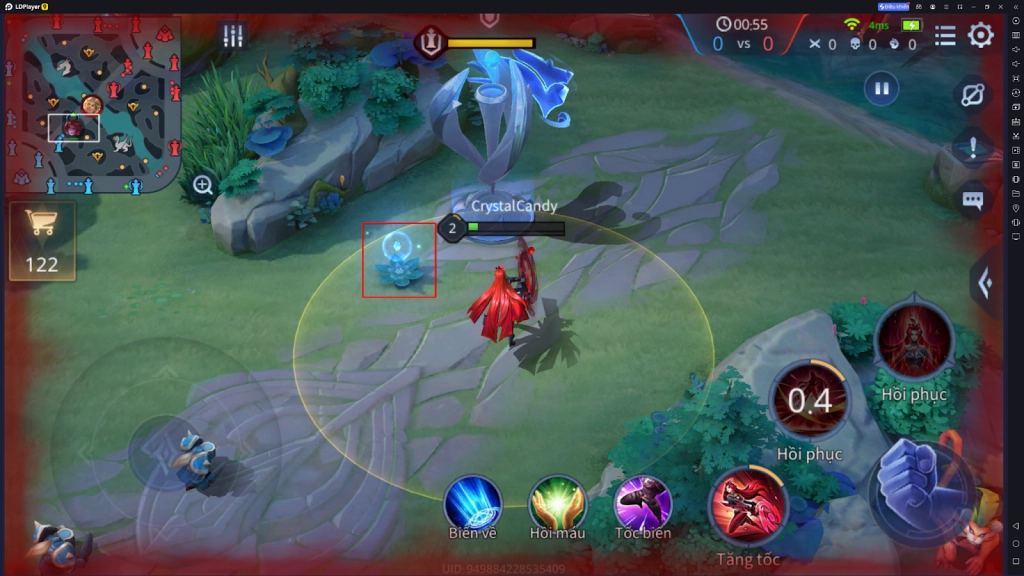The width and height of the screenshot is (1024, 576).
Task: Toggle the camera lock icon
Action: [973, 95]
